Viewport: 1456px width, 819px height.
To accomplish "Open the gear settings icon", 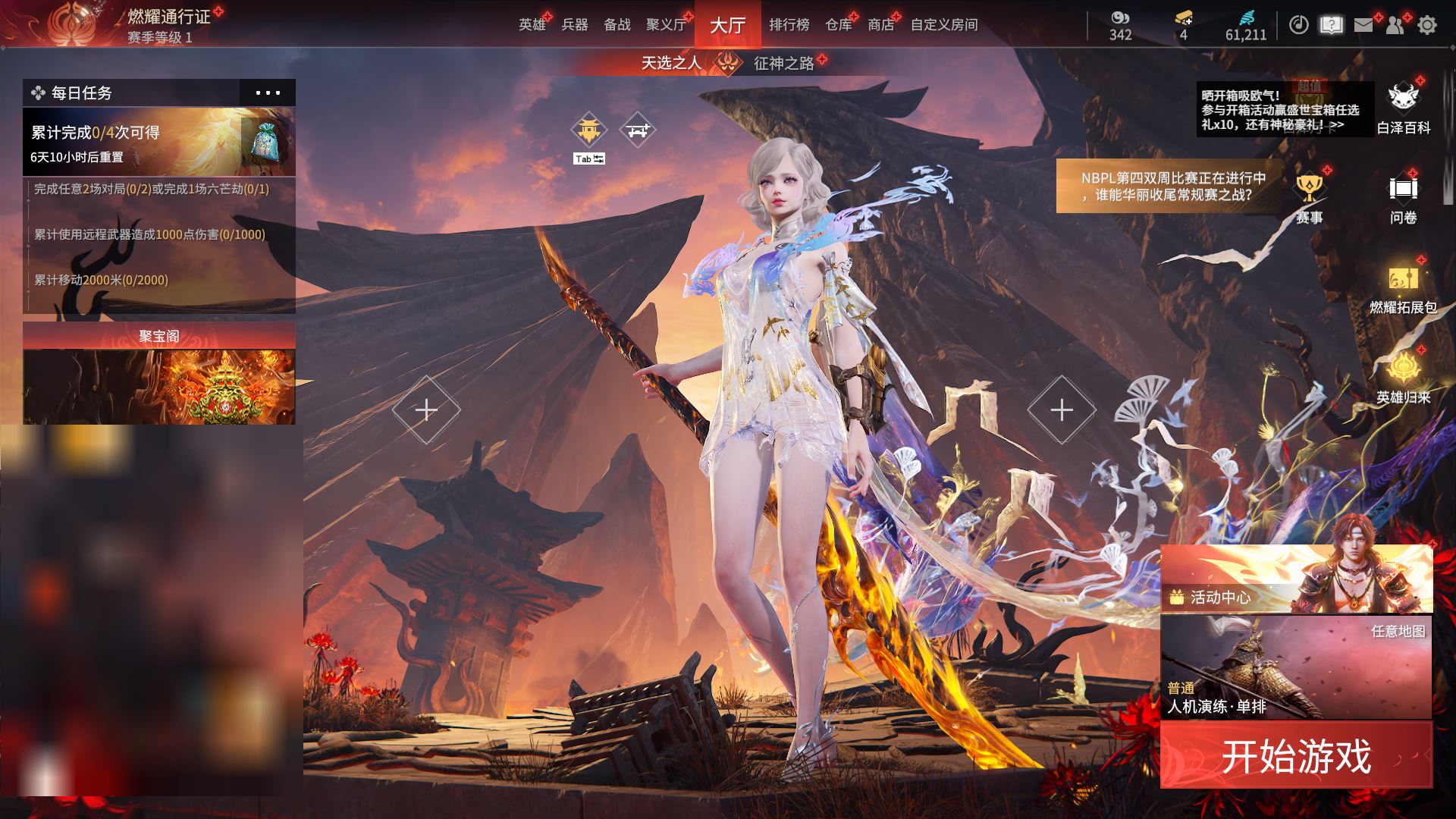I will (x=1427, y=25).
